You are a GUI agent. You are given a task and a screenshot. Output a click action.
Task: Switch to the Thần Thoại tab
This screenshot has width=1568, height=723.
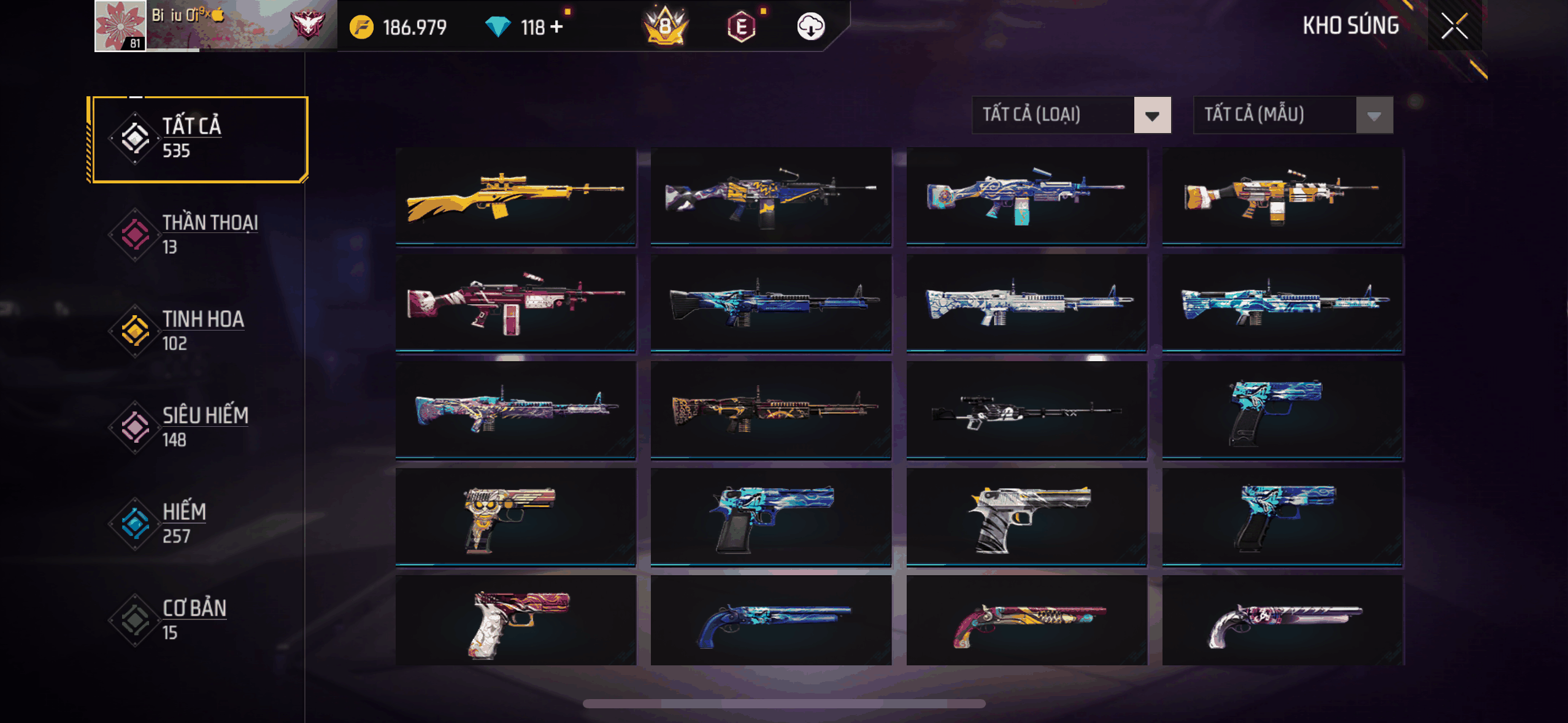click(196, 234)
